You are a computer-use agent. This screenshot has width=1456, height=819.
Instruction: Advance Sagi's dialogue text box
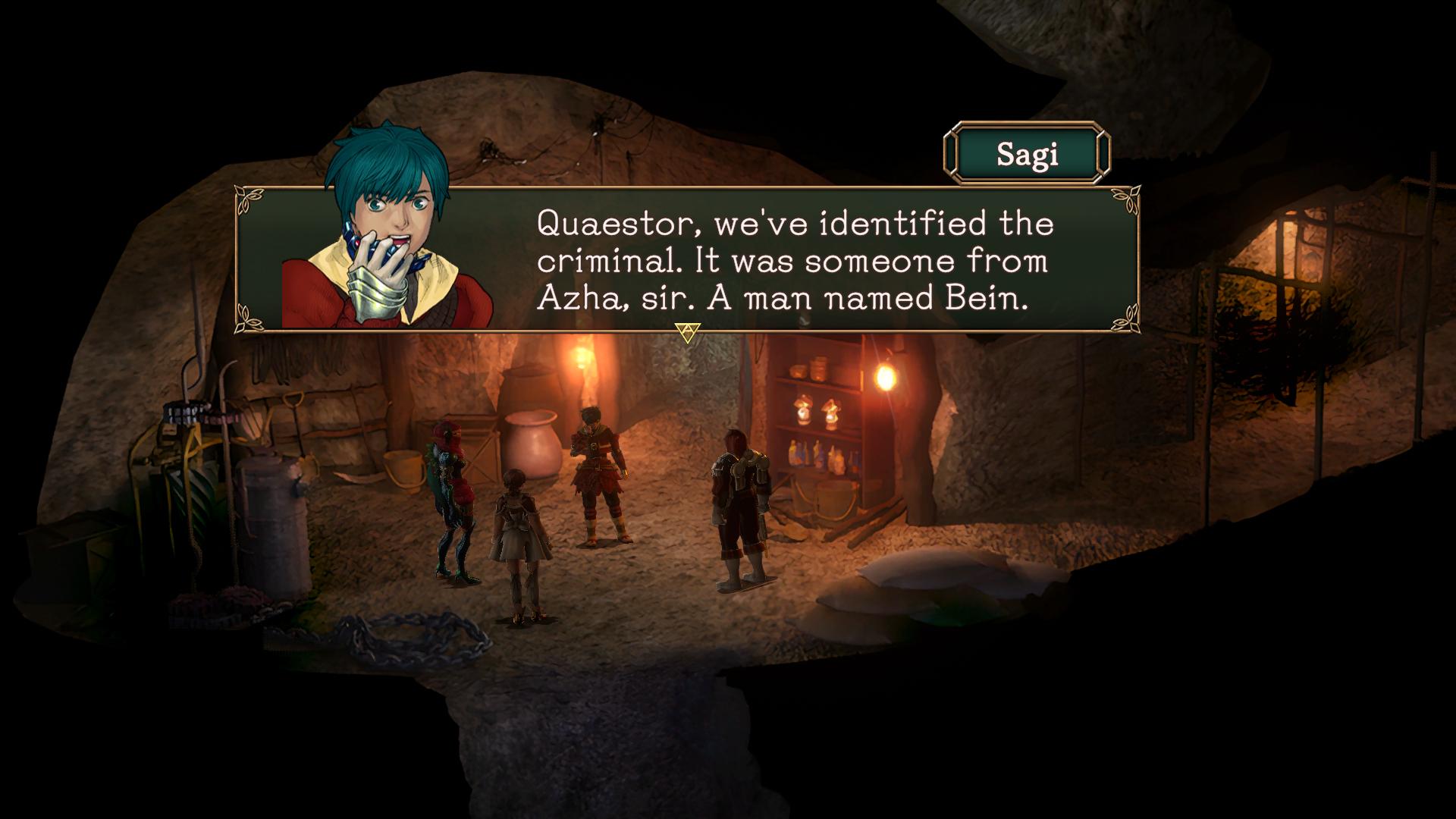(x=687, y=332)
